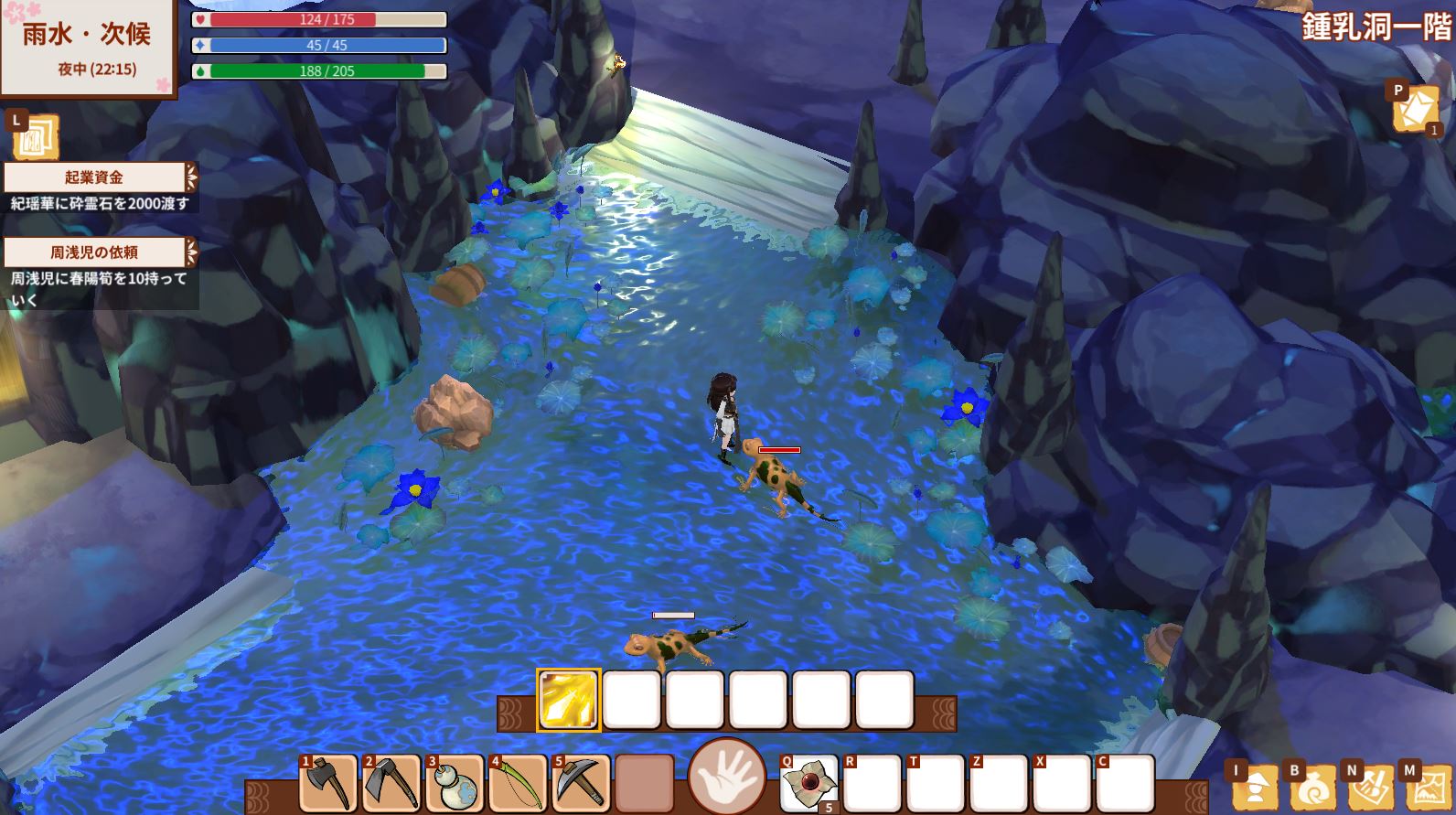Select the hoe in hotbar slot 2

coord(391,784)
